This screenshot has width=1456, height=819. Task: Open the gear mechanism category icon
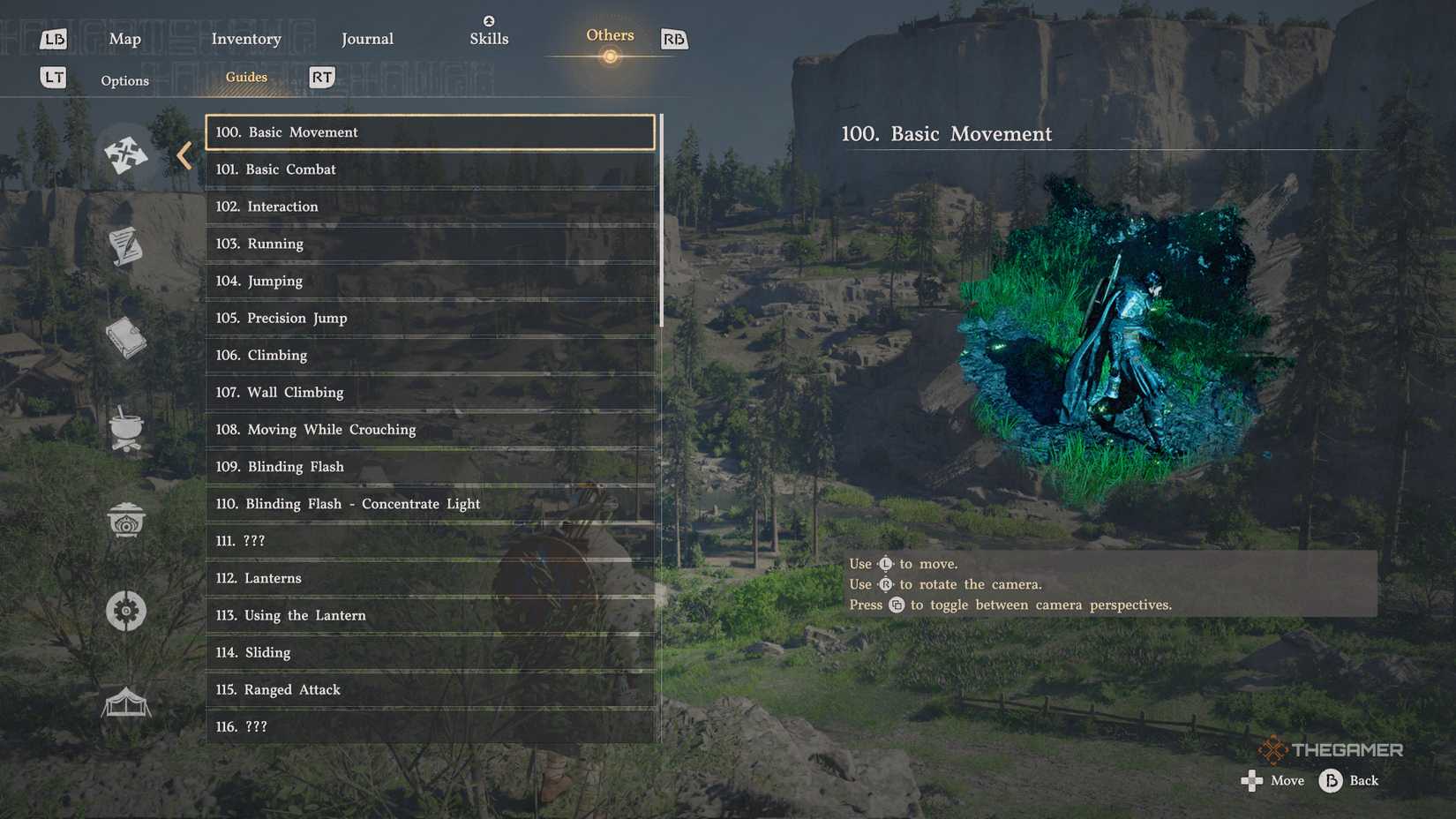pos(126,610)
